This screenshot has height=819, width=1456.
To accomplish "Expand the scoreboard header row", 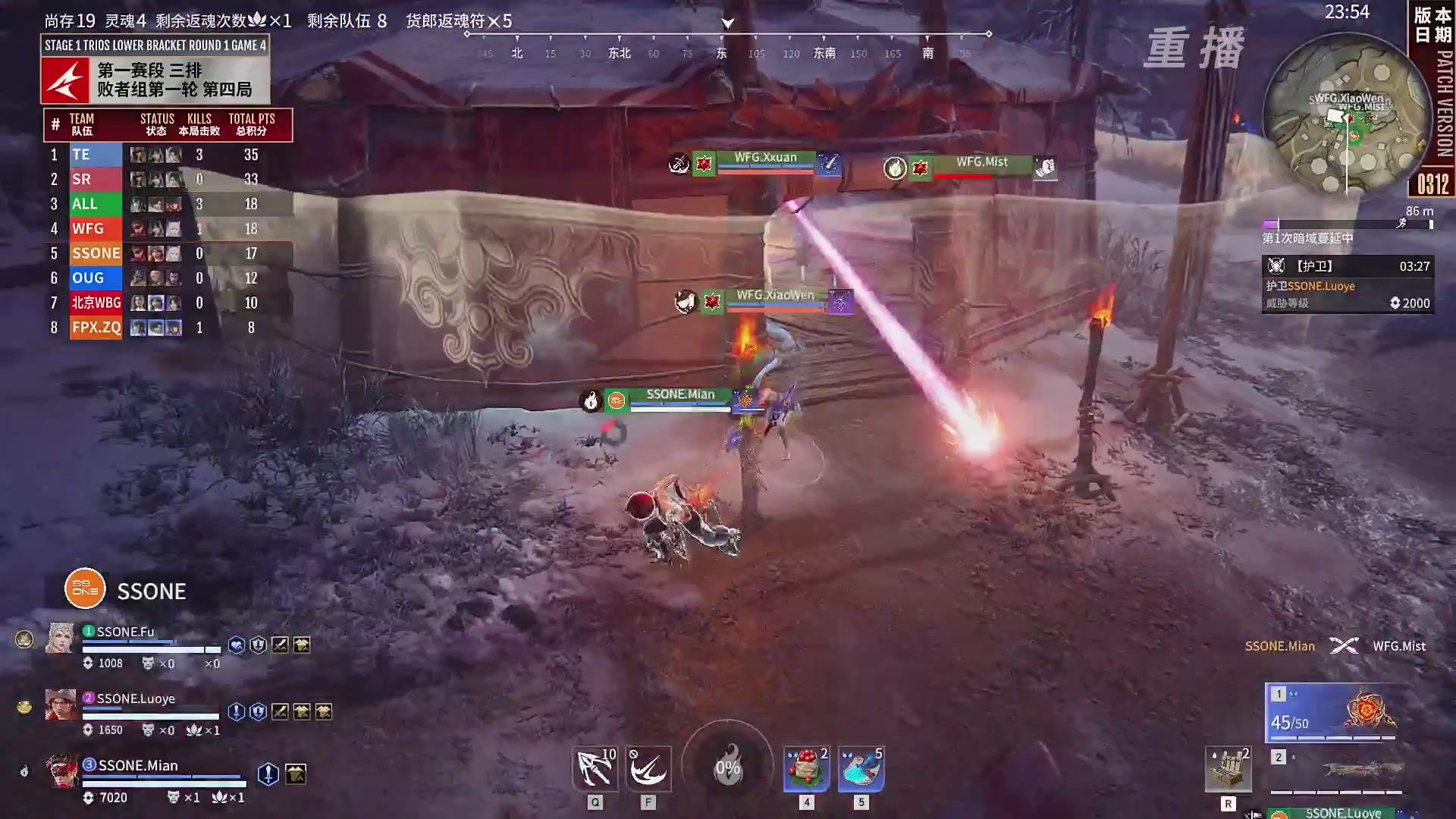I will (x=167, y=124).
